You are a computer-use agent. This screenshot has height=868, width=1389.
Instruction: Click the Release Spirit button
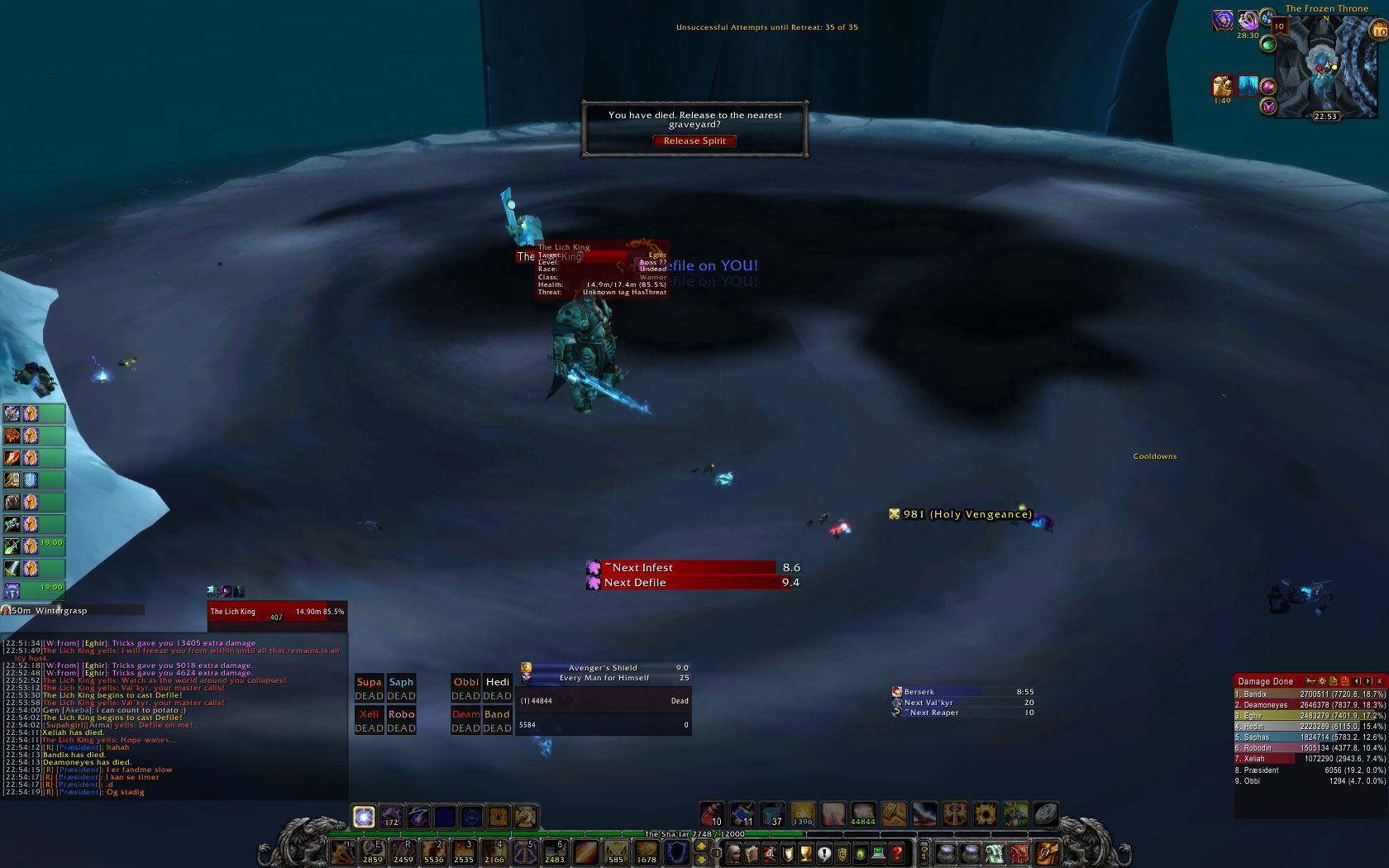[694, 141]
